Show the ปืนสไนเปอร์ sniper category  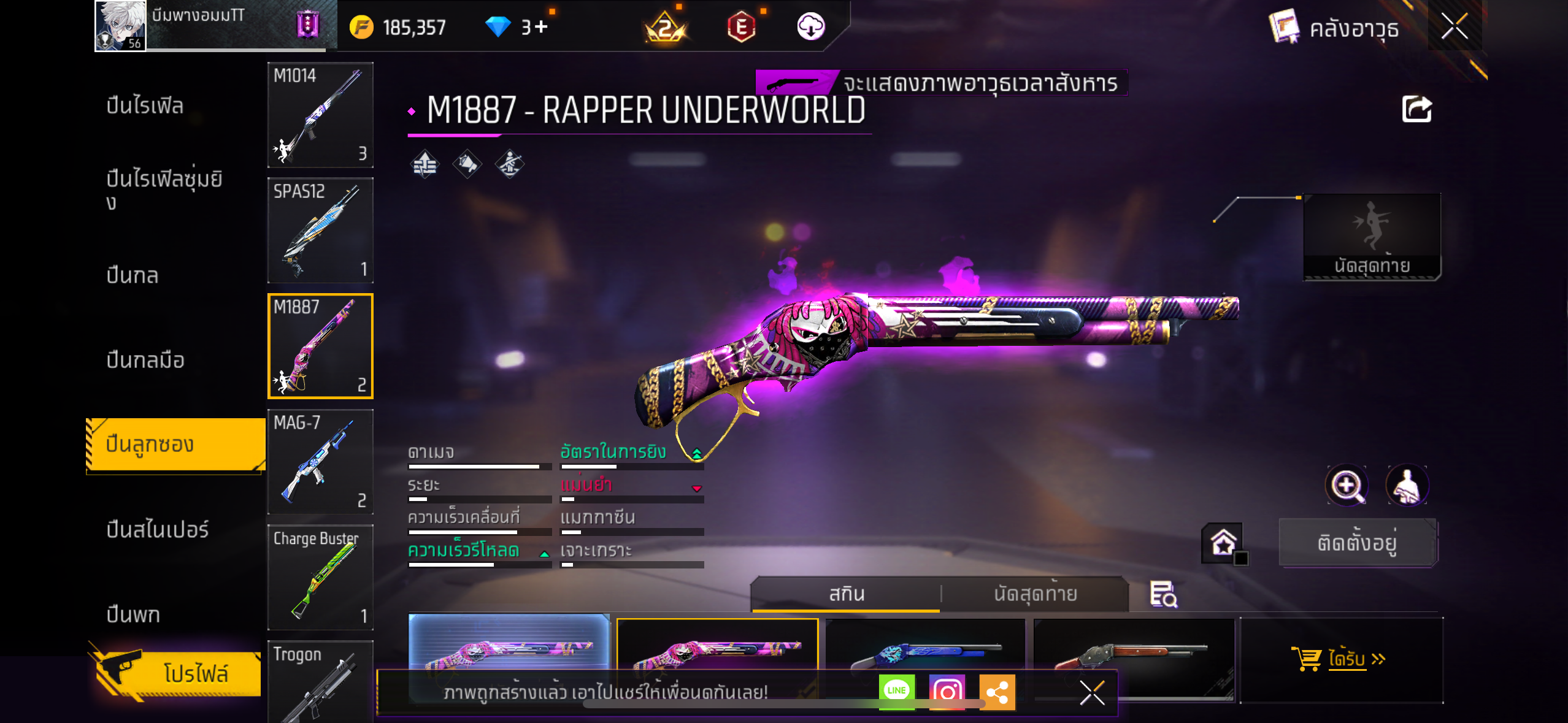click(158, 529)
